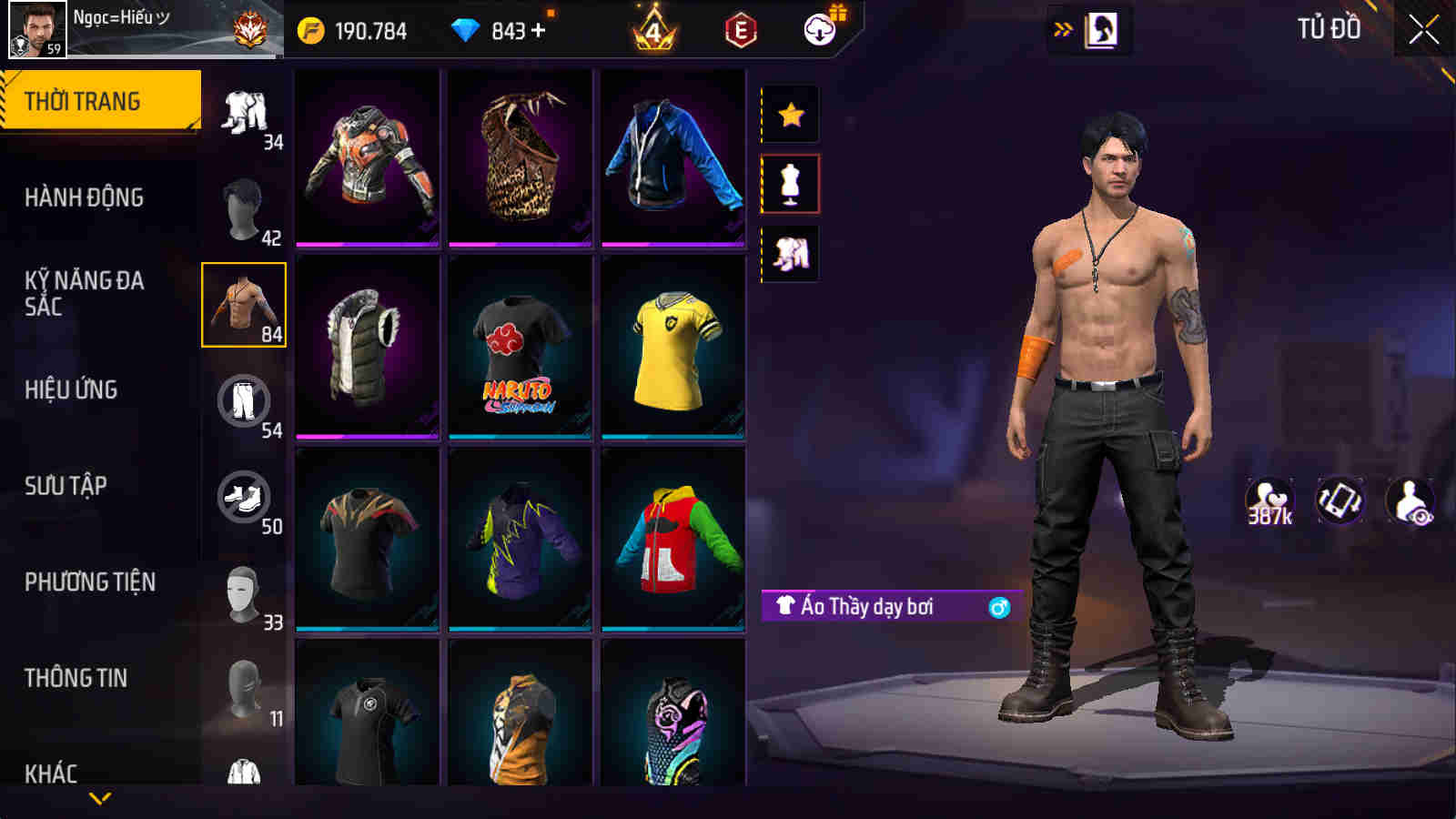The image size is (1456, 819).
Task: Click the red E badge icon
Action: [x=740, y=28]
